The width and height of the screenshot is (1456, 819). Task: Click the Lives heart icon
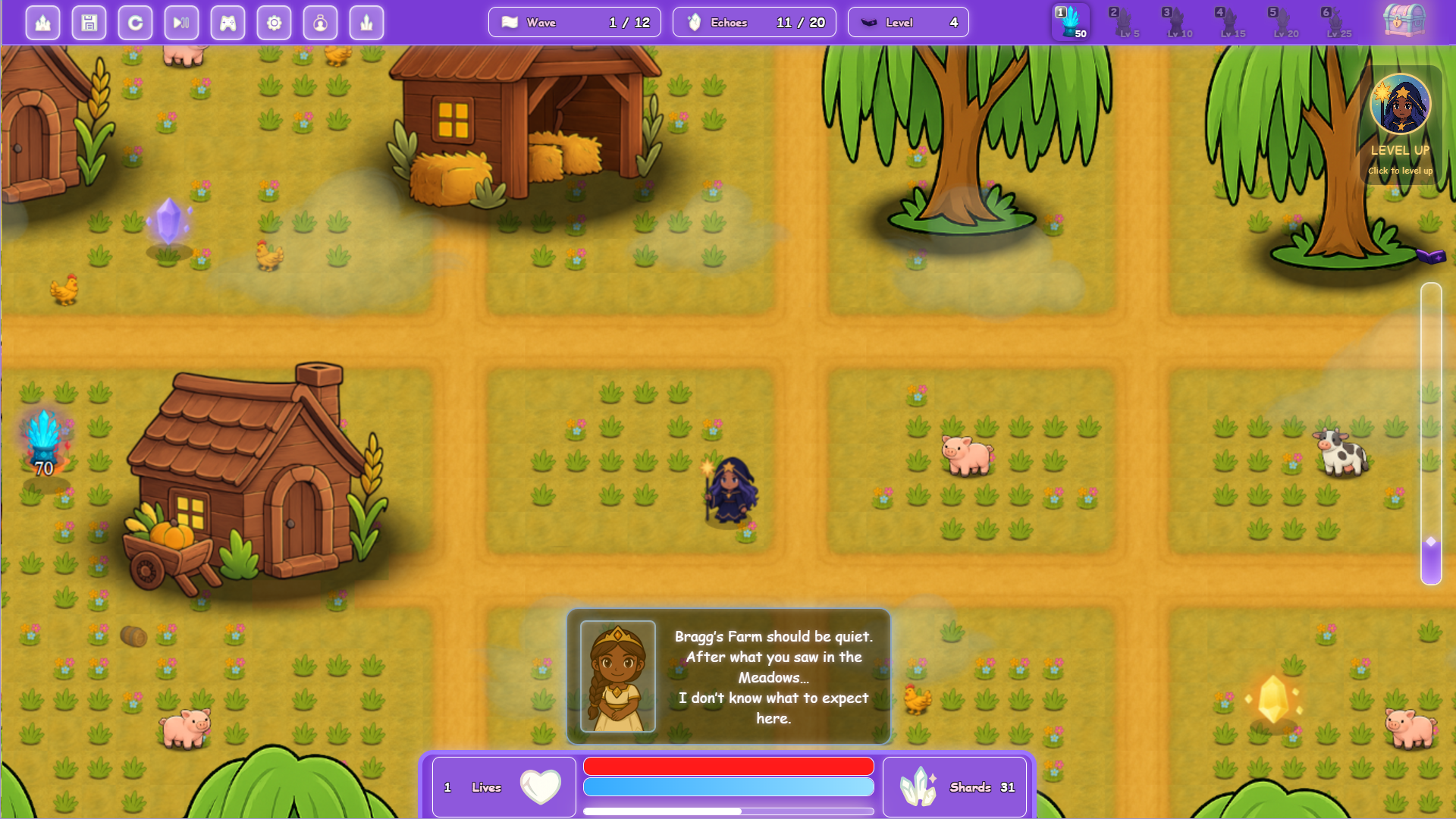[x=540, y=786]
